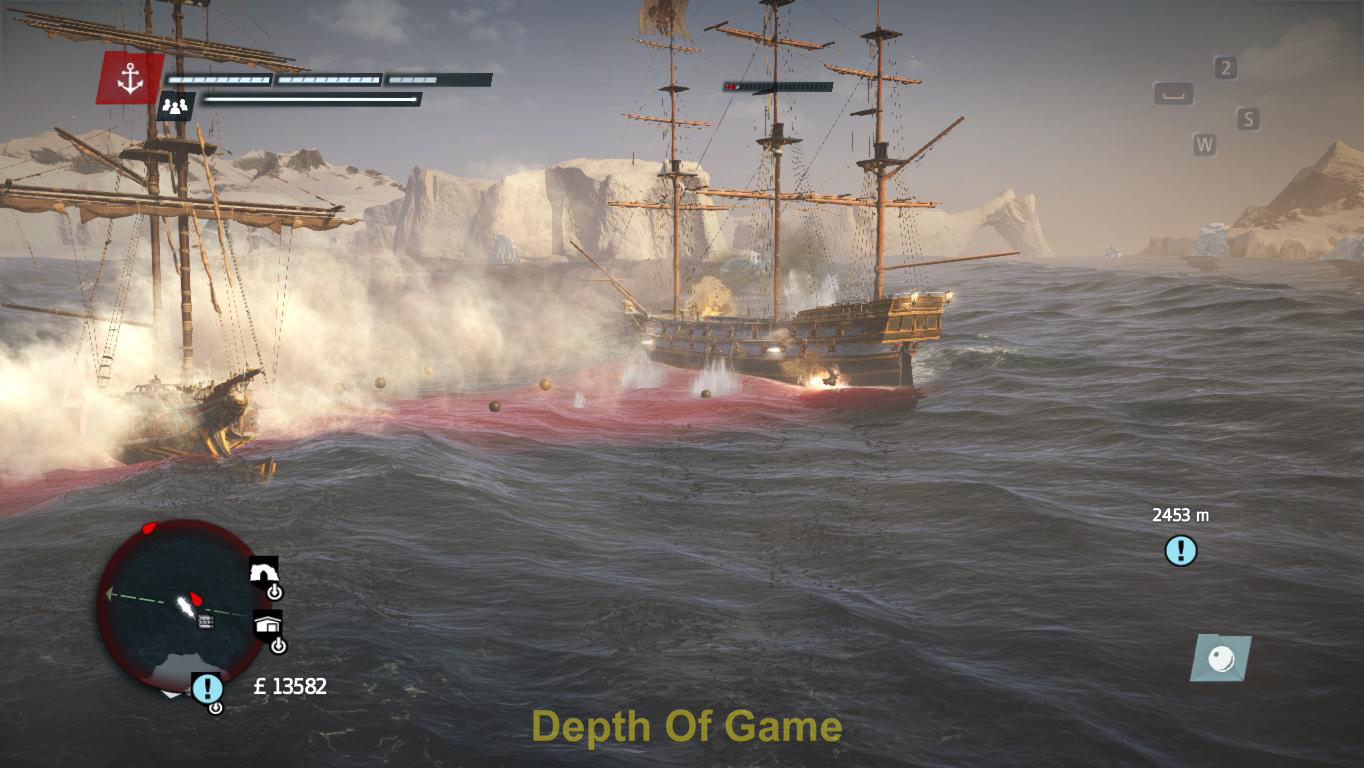The height and width of the screenshot is (768, 1364).
Task: Click the yellow arrow on minimap's left edge
Action: 108,595
